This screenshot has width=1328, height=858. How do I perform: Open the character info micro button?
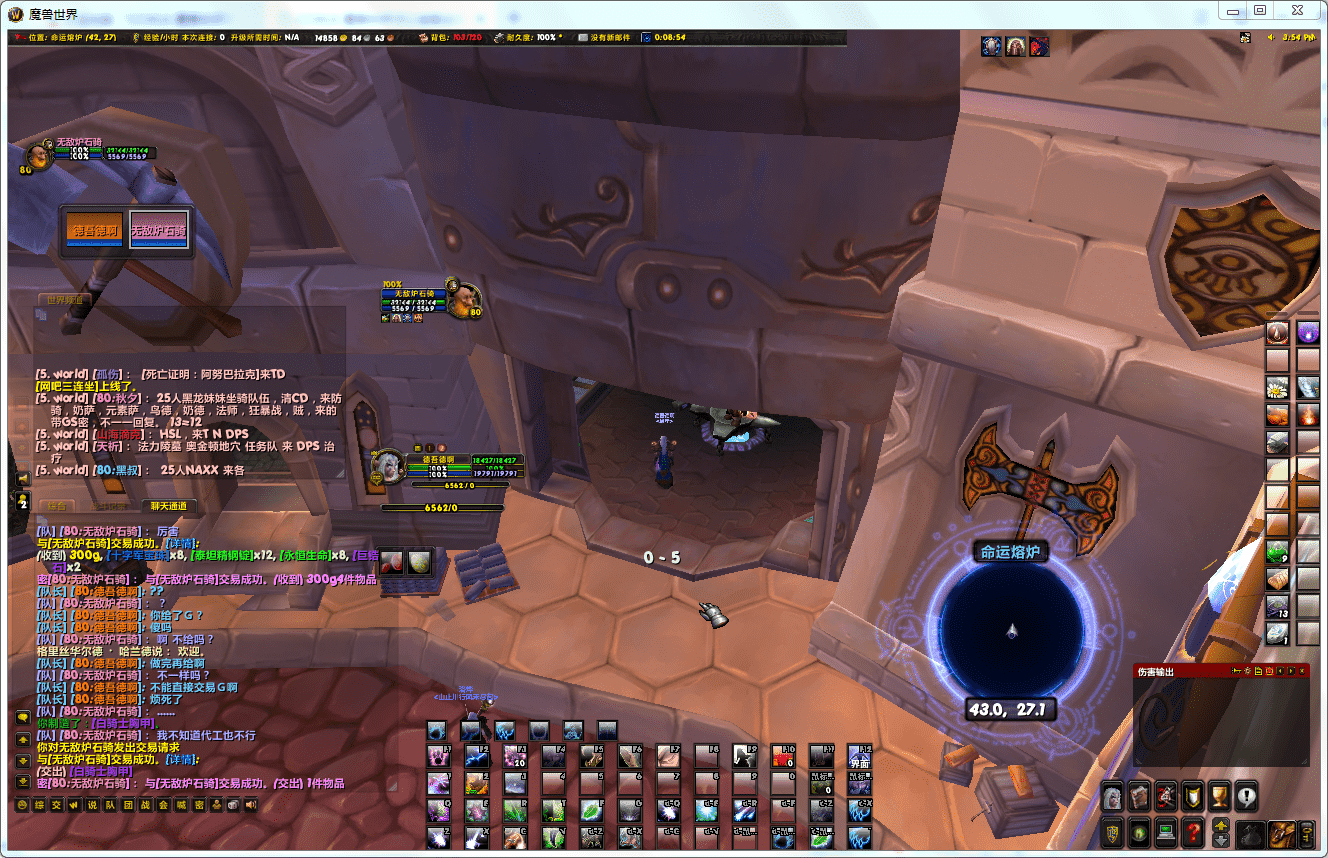tap(1113, 797)
